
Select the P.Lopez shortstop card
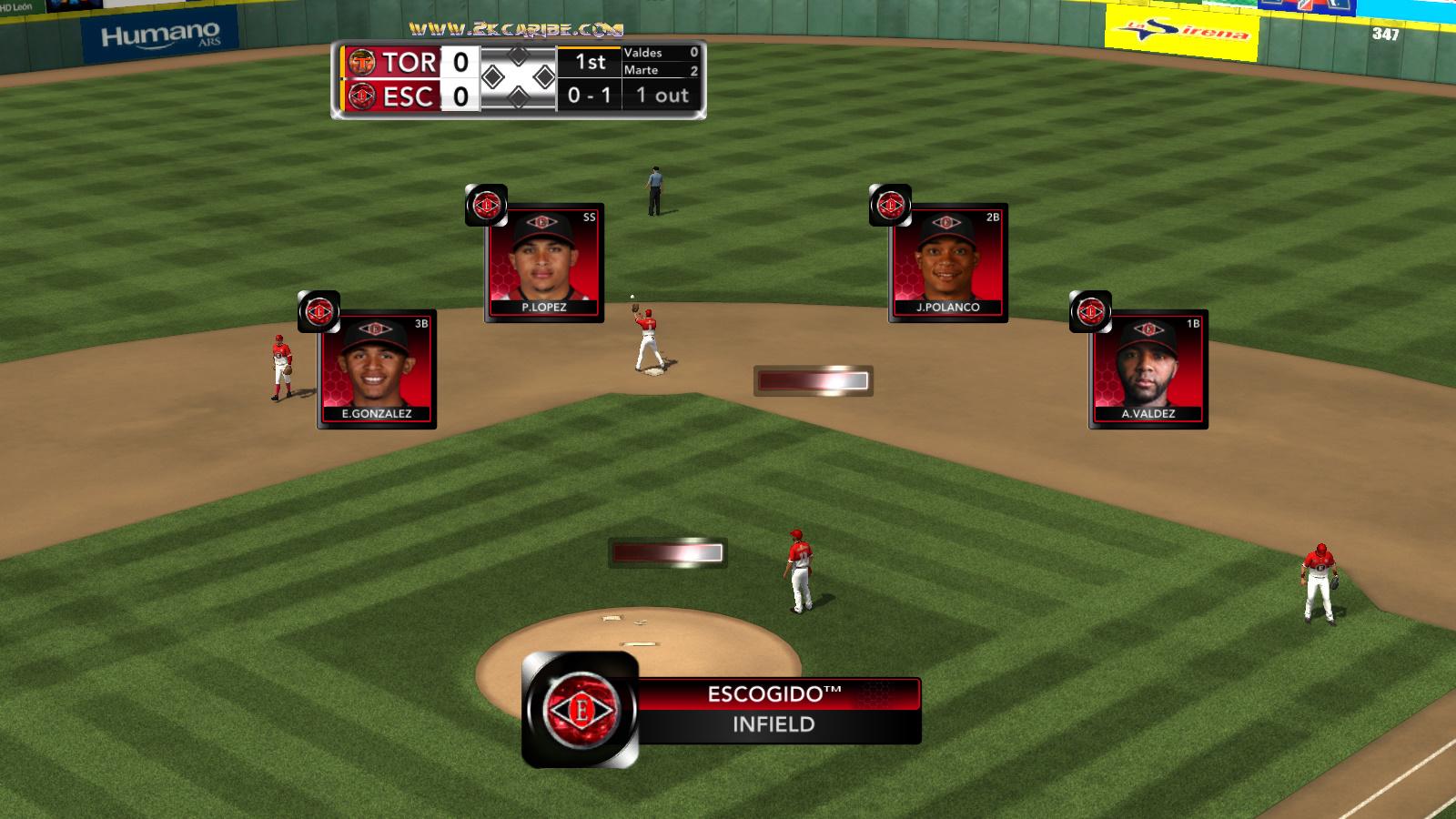click(x=544, y=263)
